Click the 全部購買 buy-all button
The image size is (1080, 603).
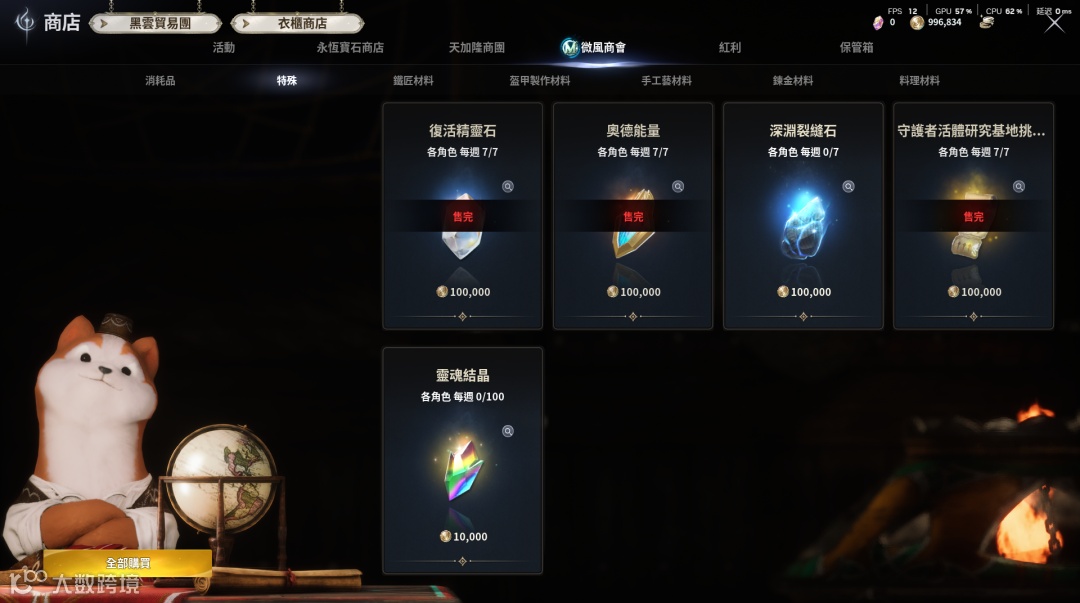point(127,563)
